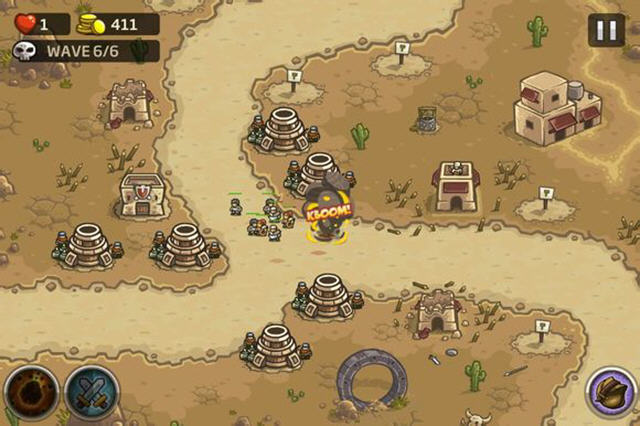Activate the Rain of Fire meteor ability

point(30,393)
